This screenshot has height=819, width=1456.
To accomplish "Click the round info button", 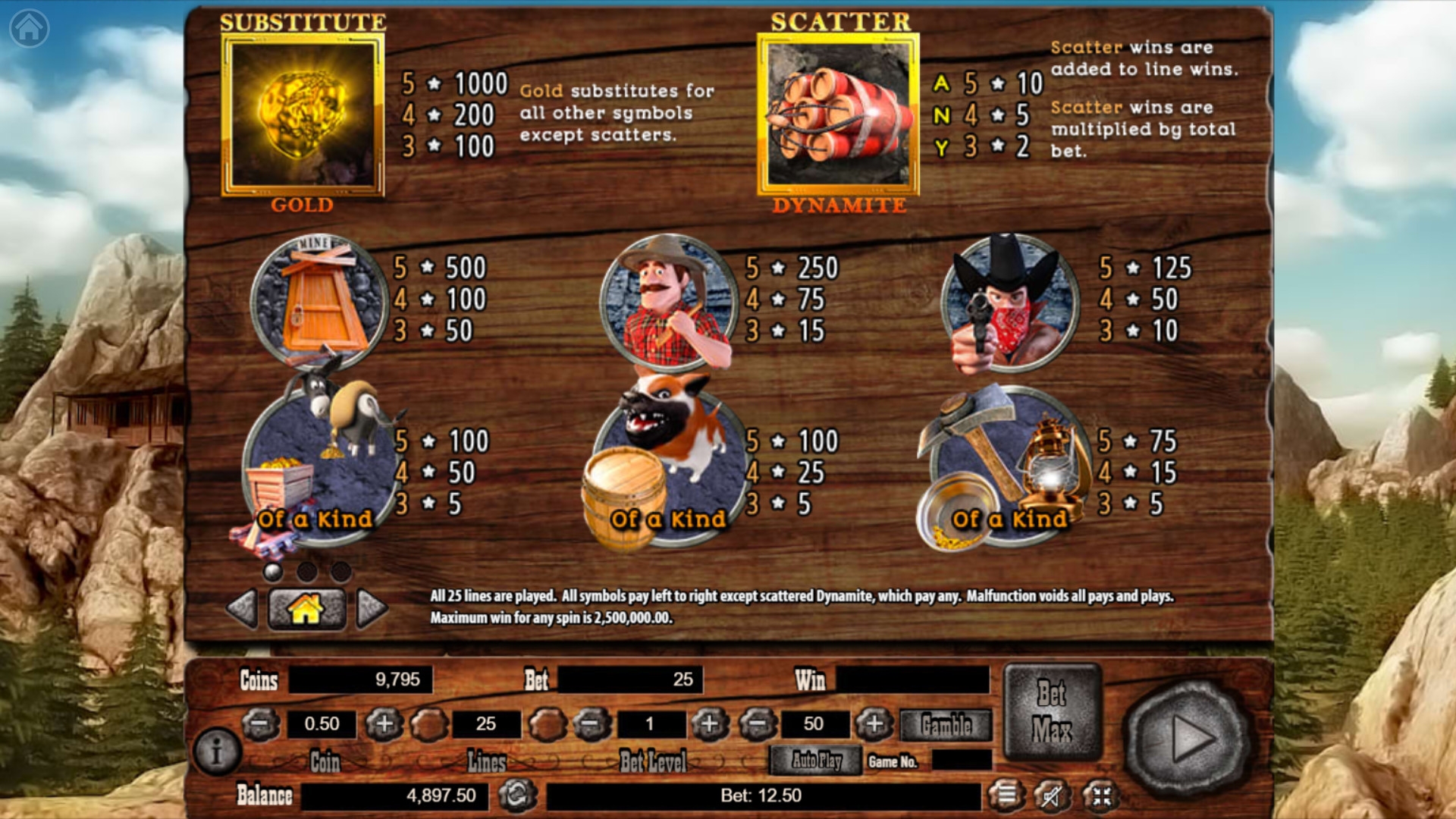I will [x=217, y=752].
